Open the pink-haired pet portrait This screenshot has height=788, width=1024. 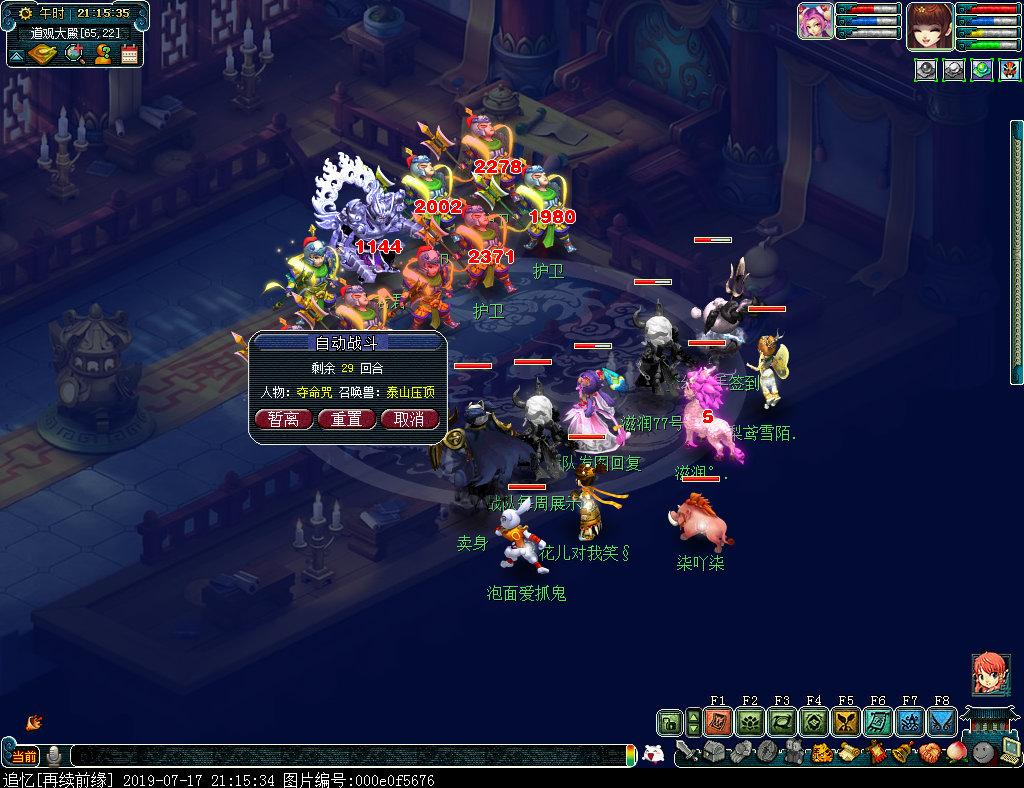coord(816,21)
